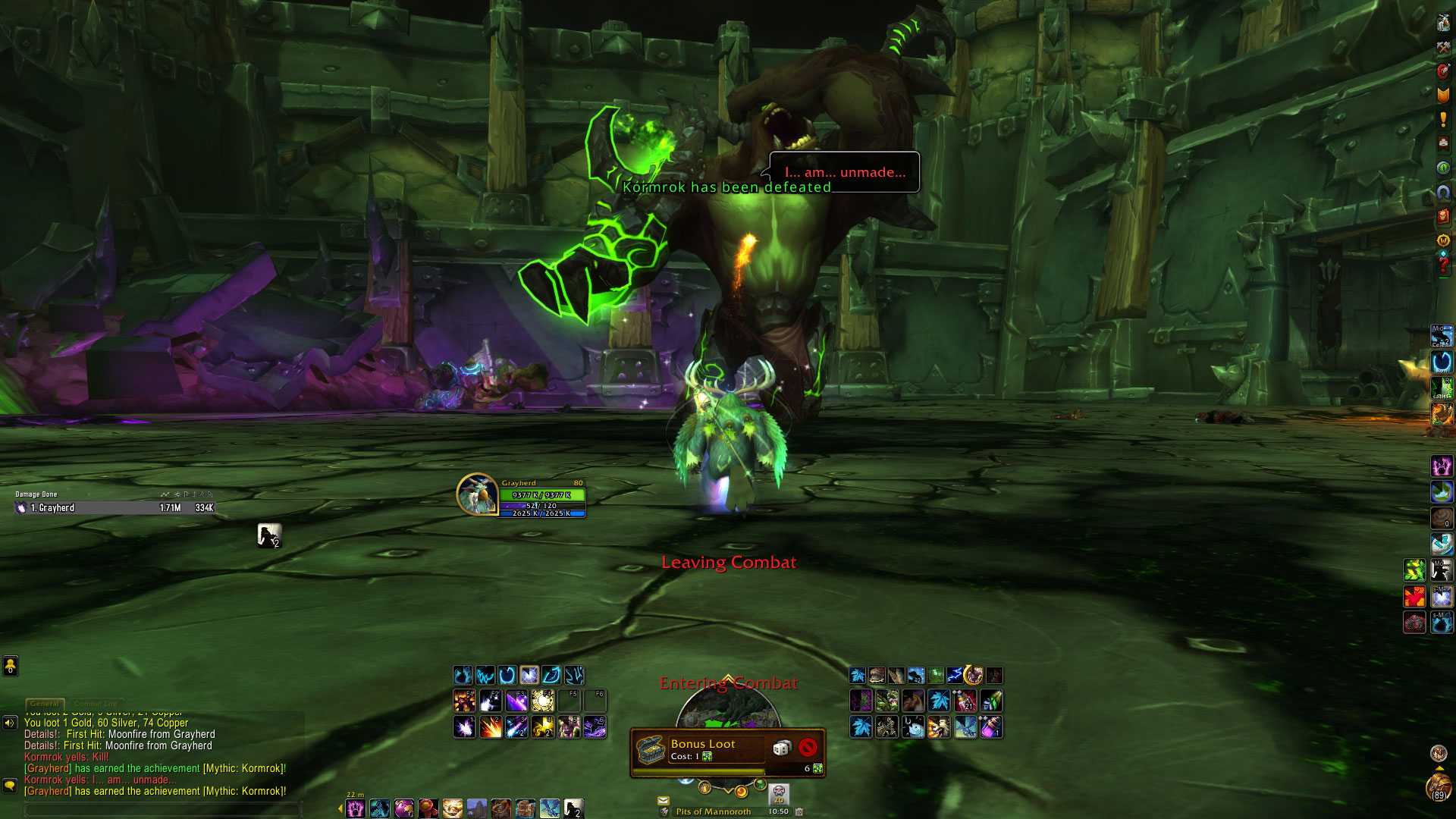Switch to the General chat tab

[45, 704]
